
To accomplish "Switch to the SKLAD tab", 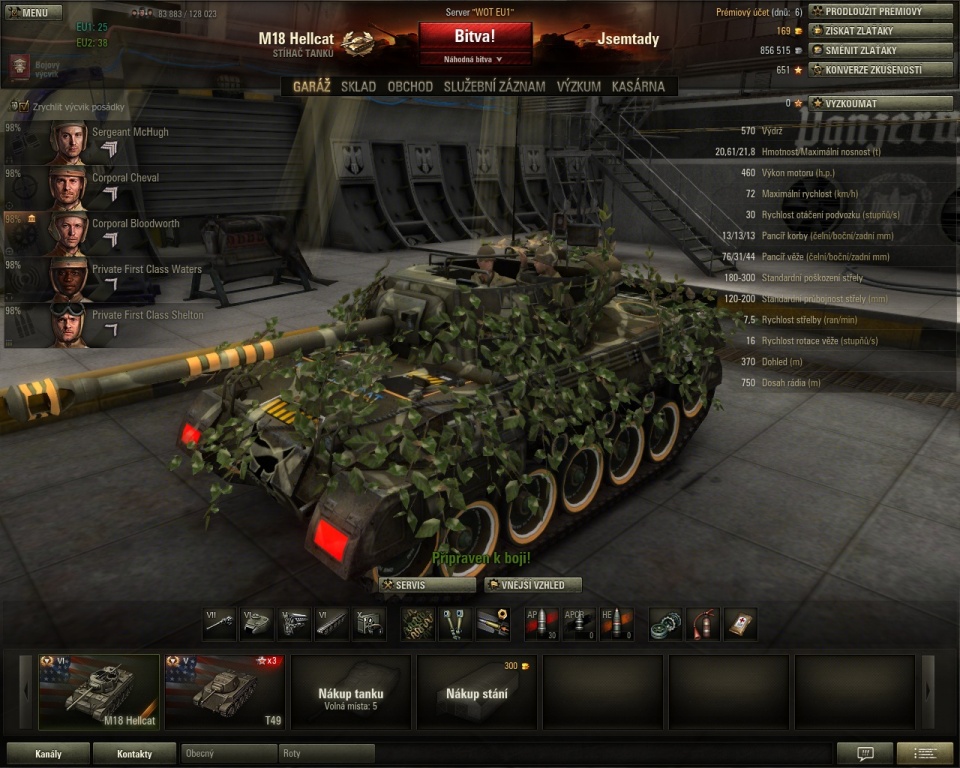I will pos(358,87).
